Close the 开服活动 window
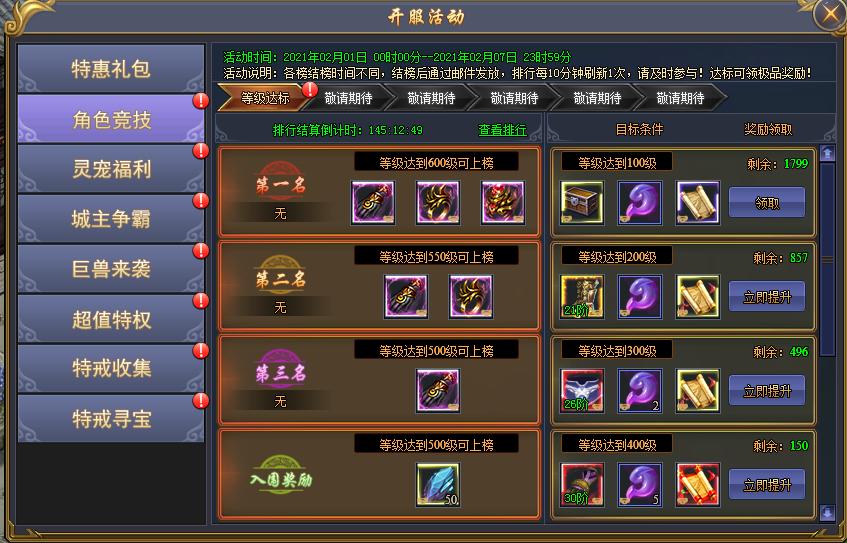Viewport: 847px width, 543px height. [x=829, y=15]
